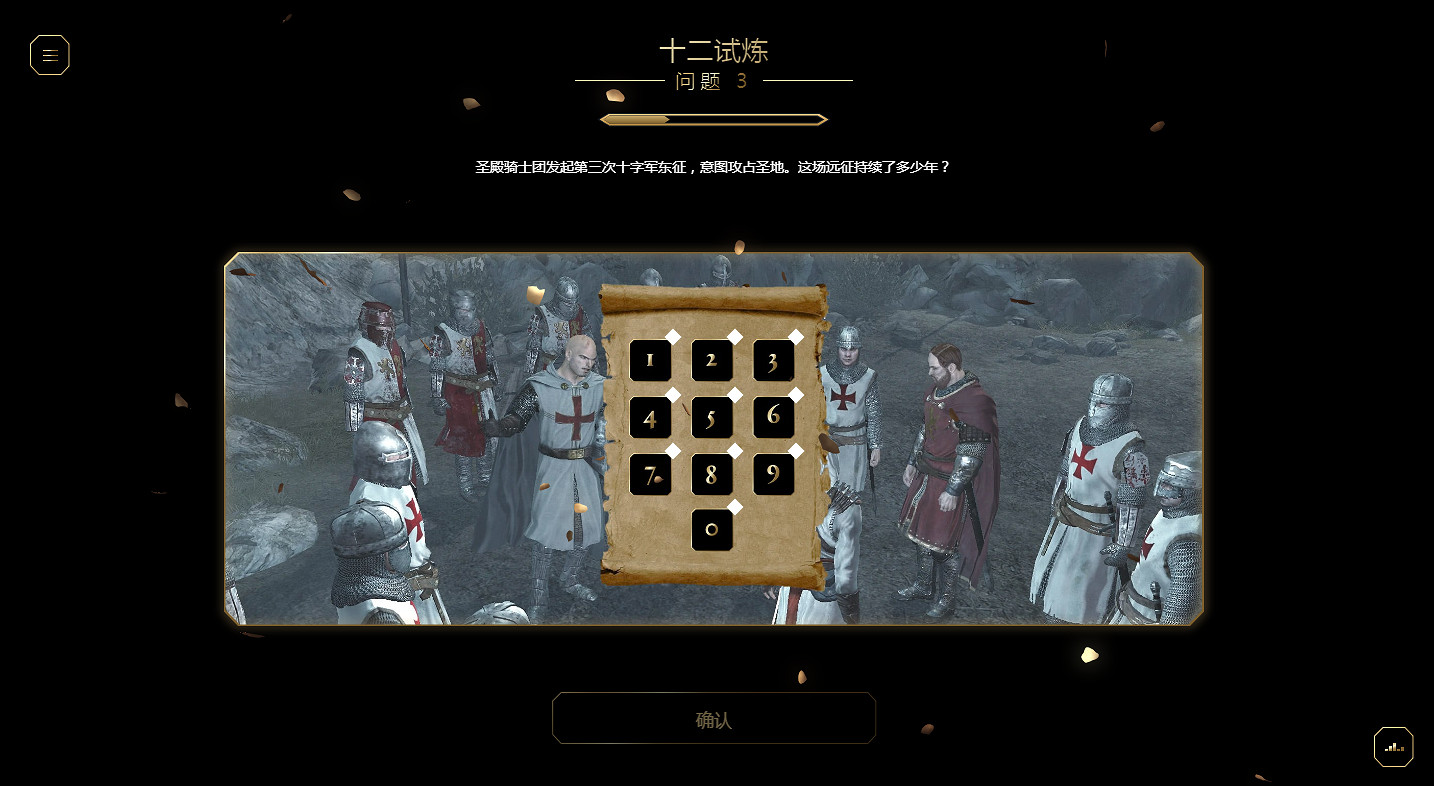1434x786 pixels.
Task: Click the 问题 3 label text
Action: coord(713,82)
